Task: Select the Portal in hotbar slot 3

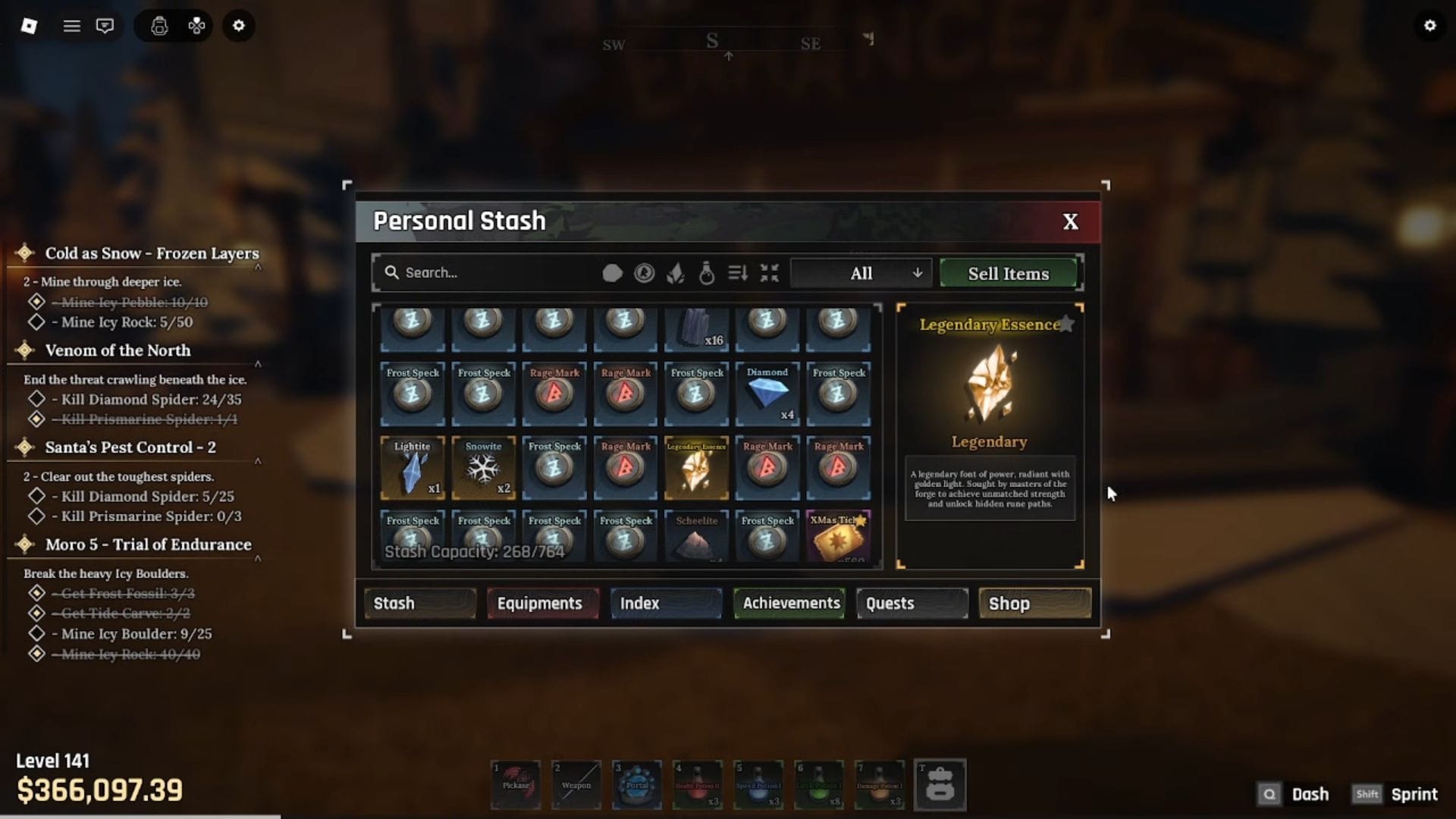Action: [x=637, y=785]
